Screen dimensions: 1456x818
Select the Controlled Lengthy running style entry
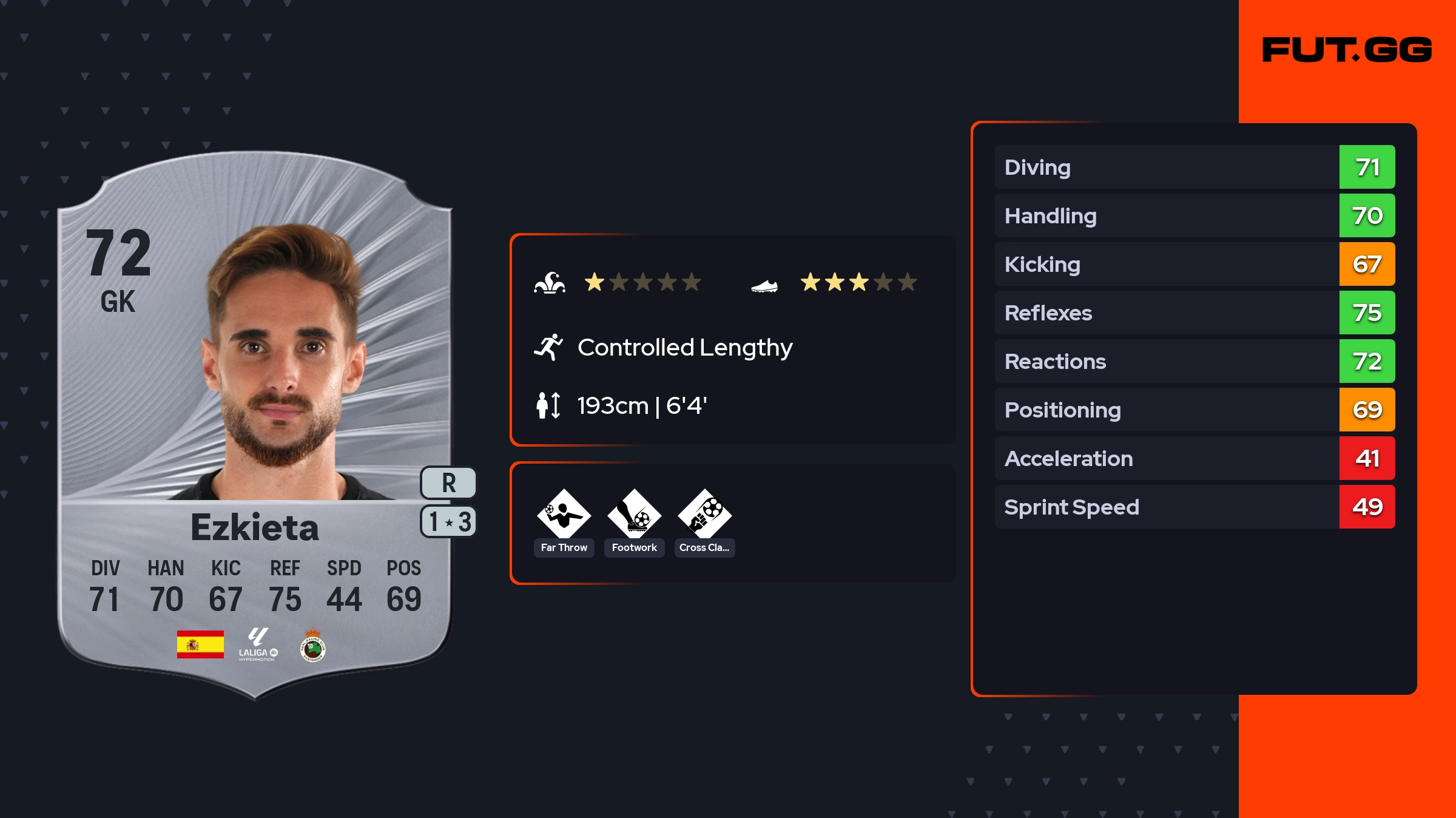[684, 348]
